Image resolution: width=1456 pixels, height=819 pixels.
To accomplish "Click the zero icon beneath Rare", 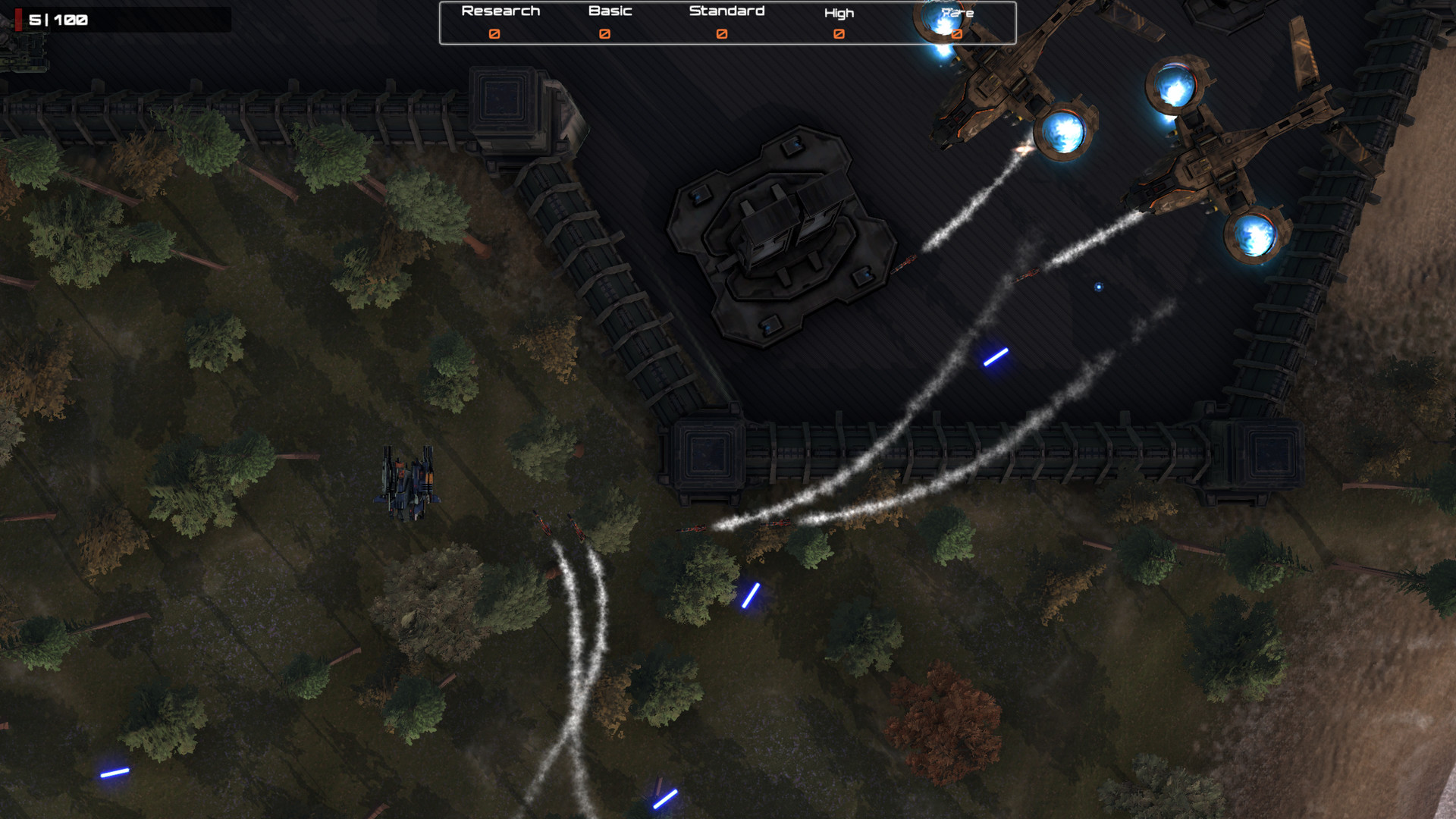I will point(957,33).
